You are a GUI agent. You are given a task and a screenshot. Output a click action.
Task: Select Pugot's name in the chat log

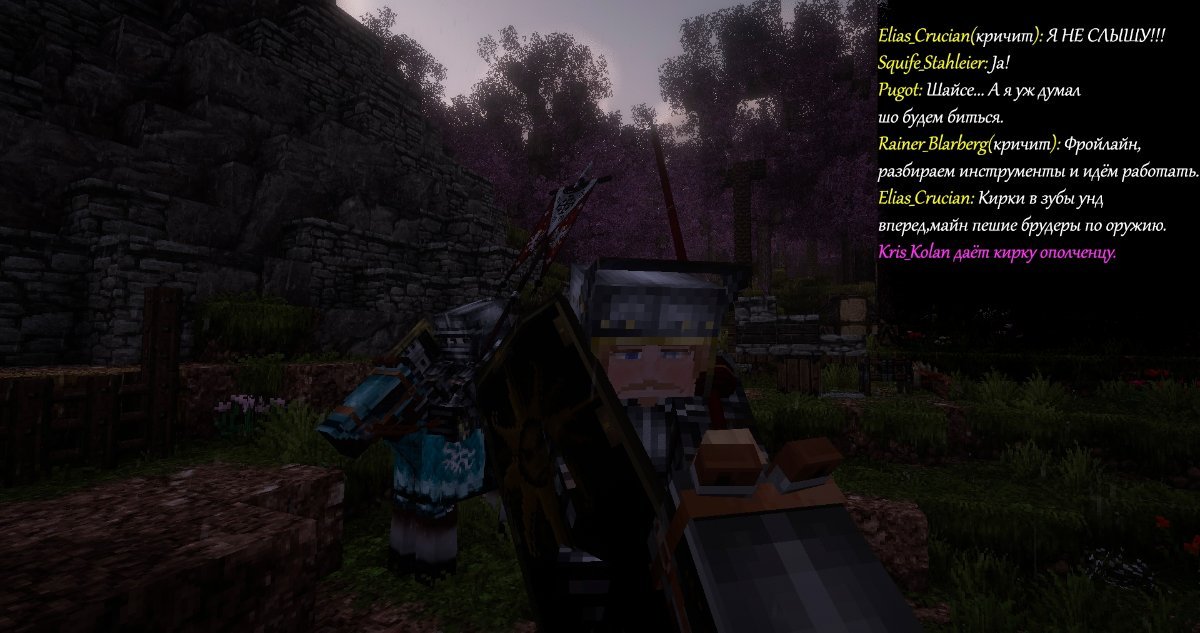[897, 90]
